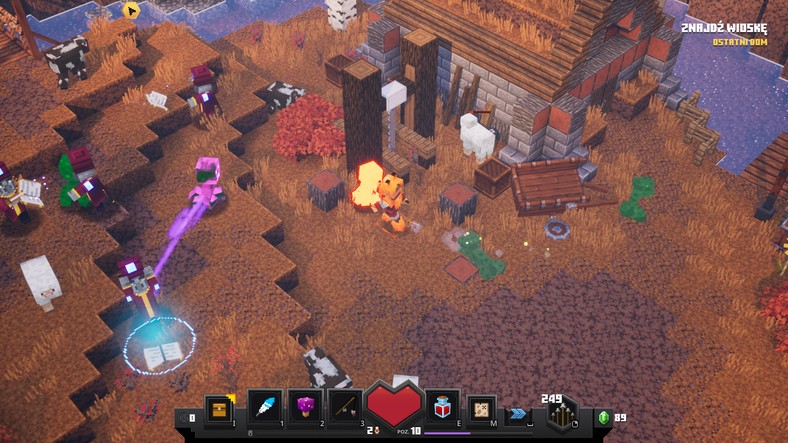Use the light feather artifact

[x=265, y=408]
